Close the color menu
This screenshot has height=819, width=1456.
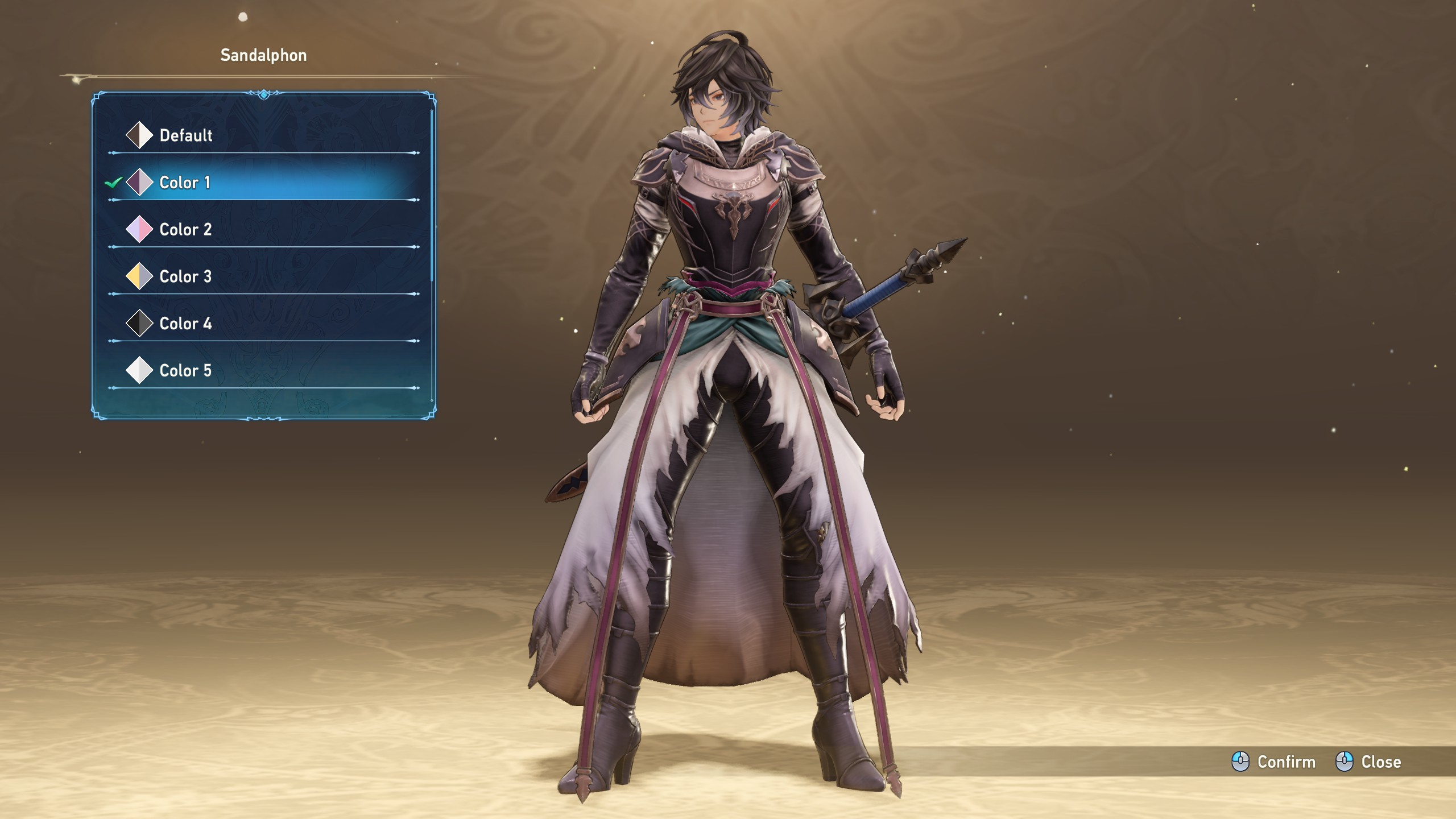[1368, 762]
